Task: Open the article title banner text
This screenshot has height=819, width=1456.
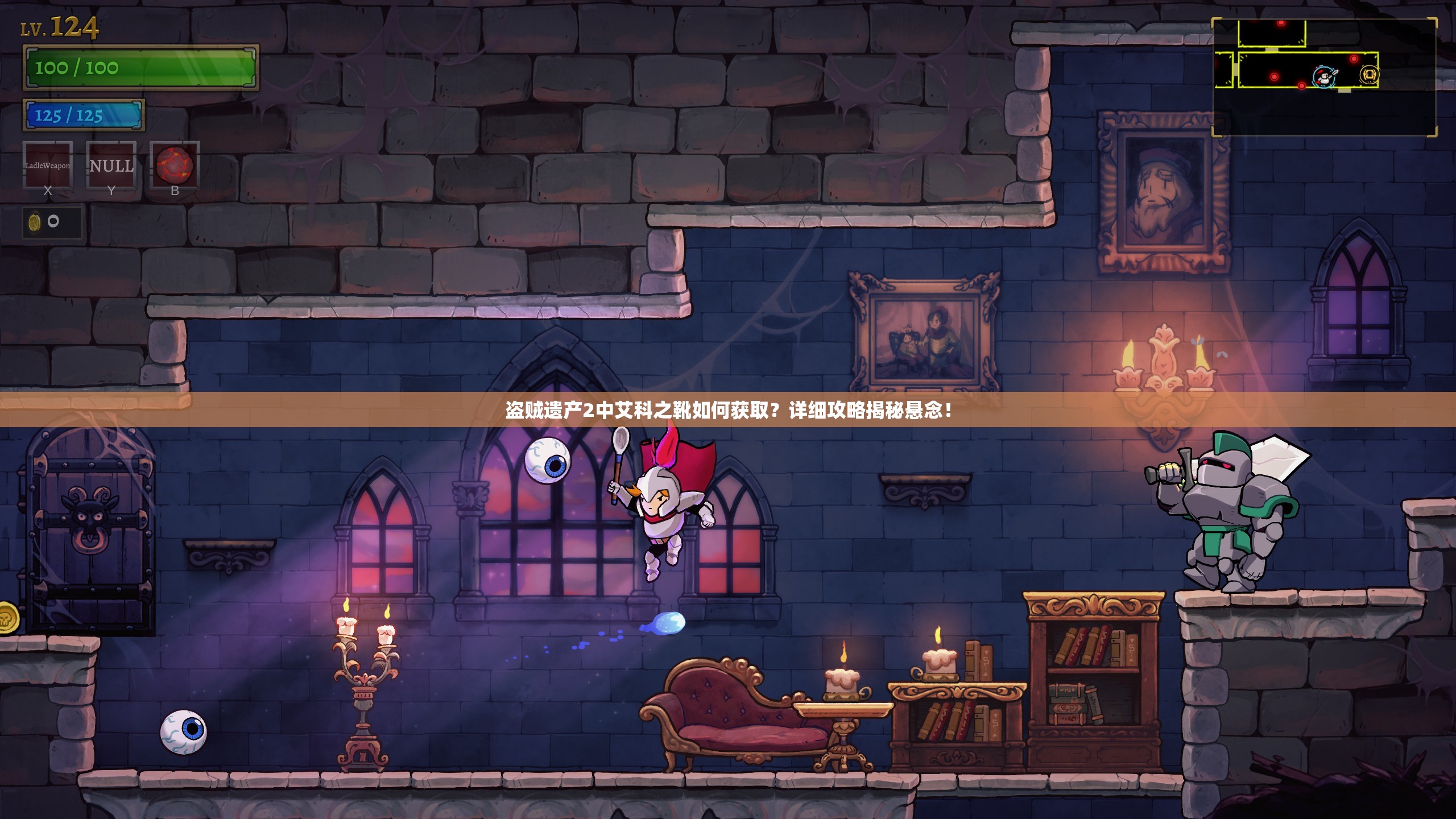Action: (x=728, y=410)
